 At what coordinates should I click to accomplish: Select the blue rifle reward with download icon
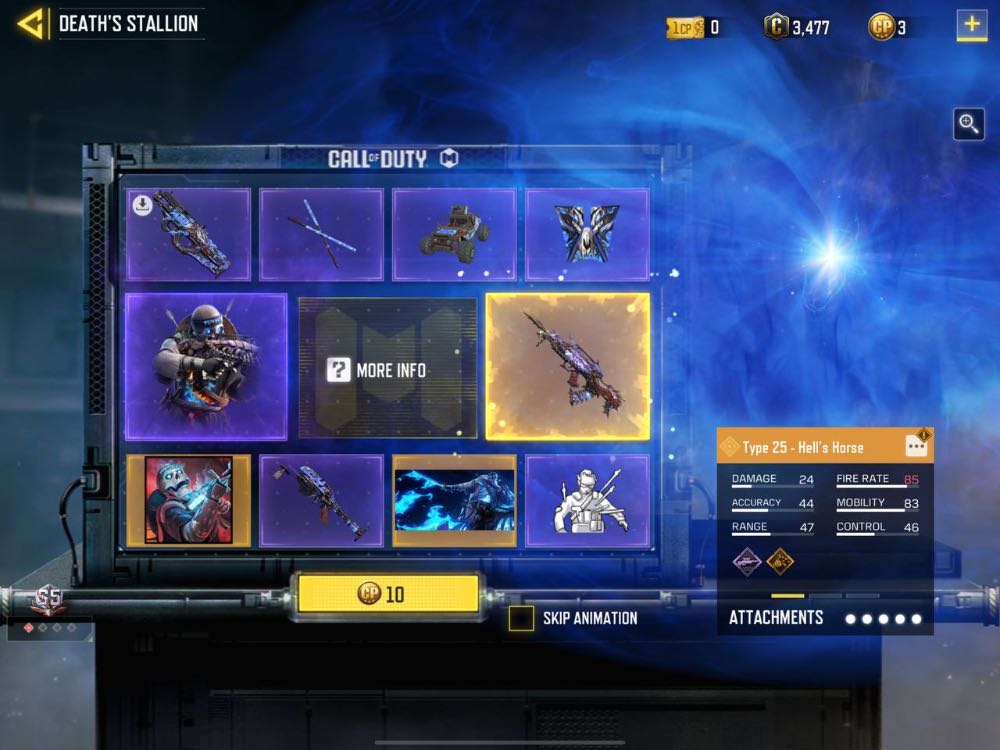[188, 234]
